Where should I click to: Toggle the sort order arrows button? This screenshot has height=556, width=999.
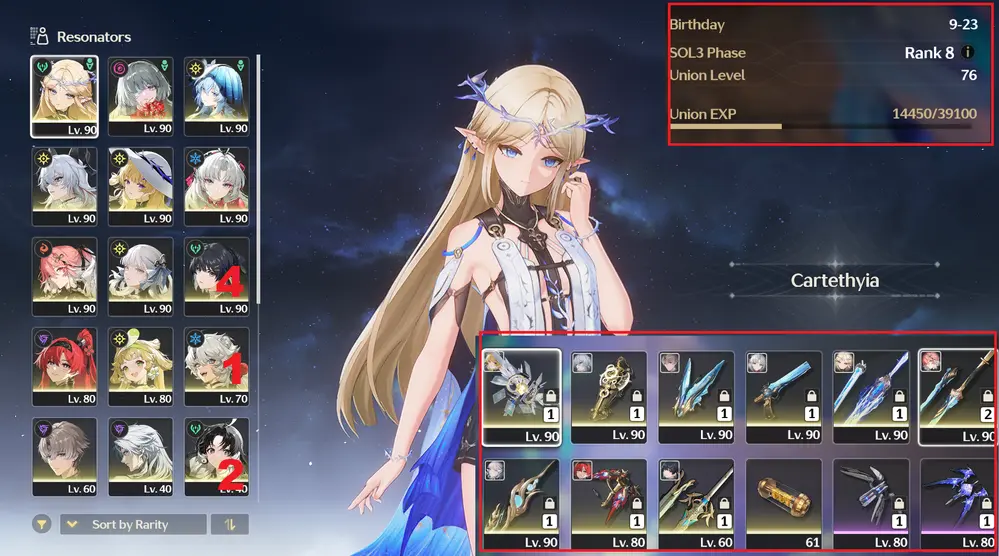click(230, 525)
